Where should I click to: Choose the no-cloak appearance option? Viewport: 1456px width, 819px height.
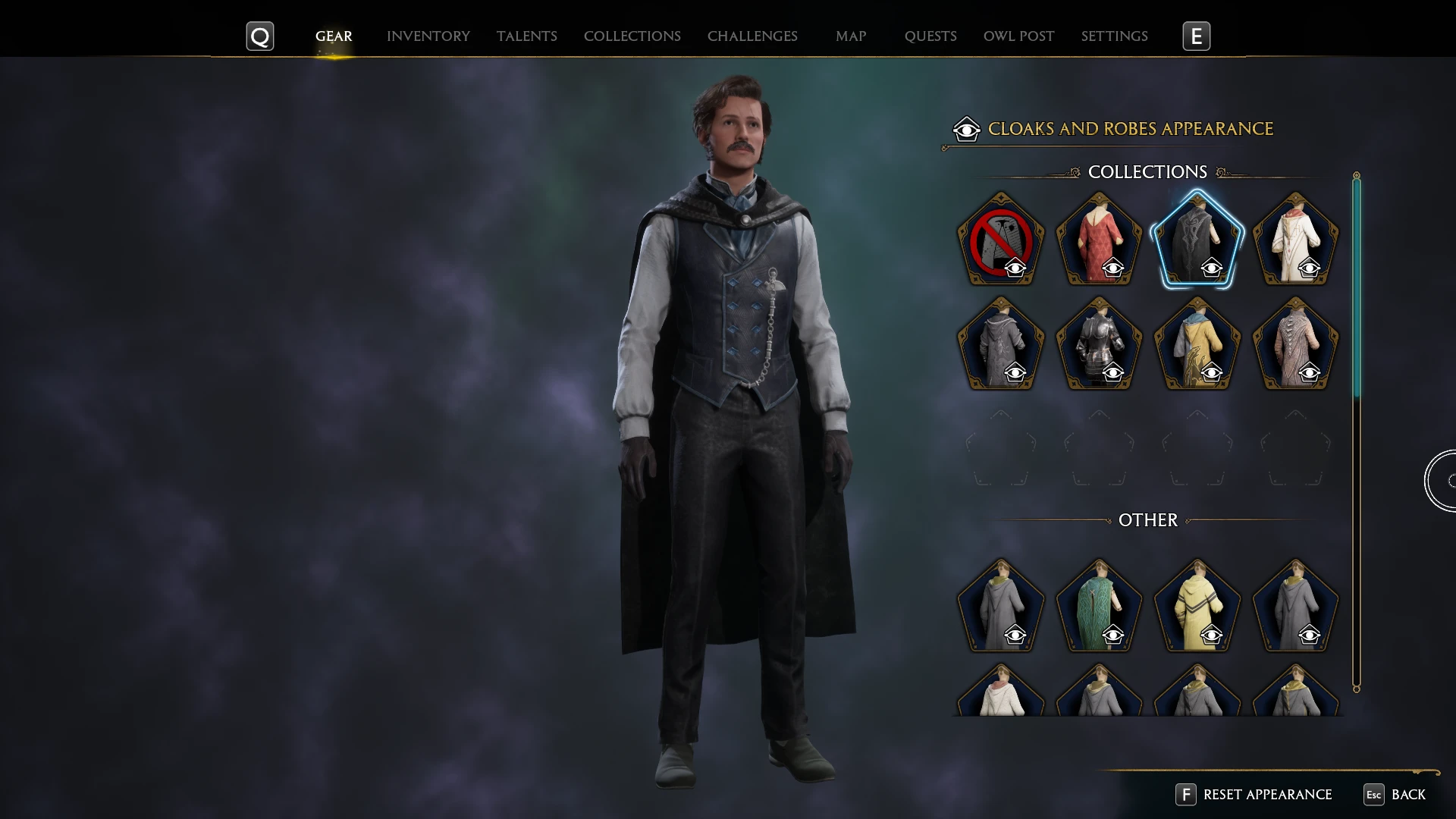pyautogui.click(x=1000, y=240)
